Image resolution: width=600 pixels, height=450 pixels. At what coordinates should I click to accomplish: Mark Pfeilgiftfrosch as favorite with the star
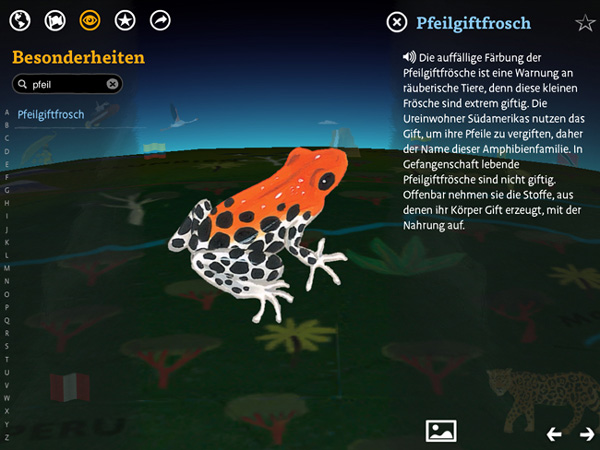click(x=585, y=23)
